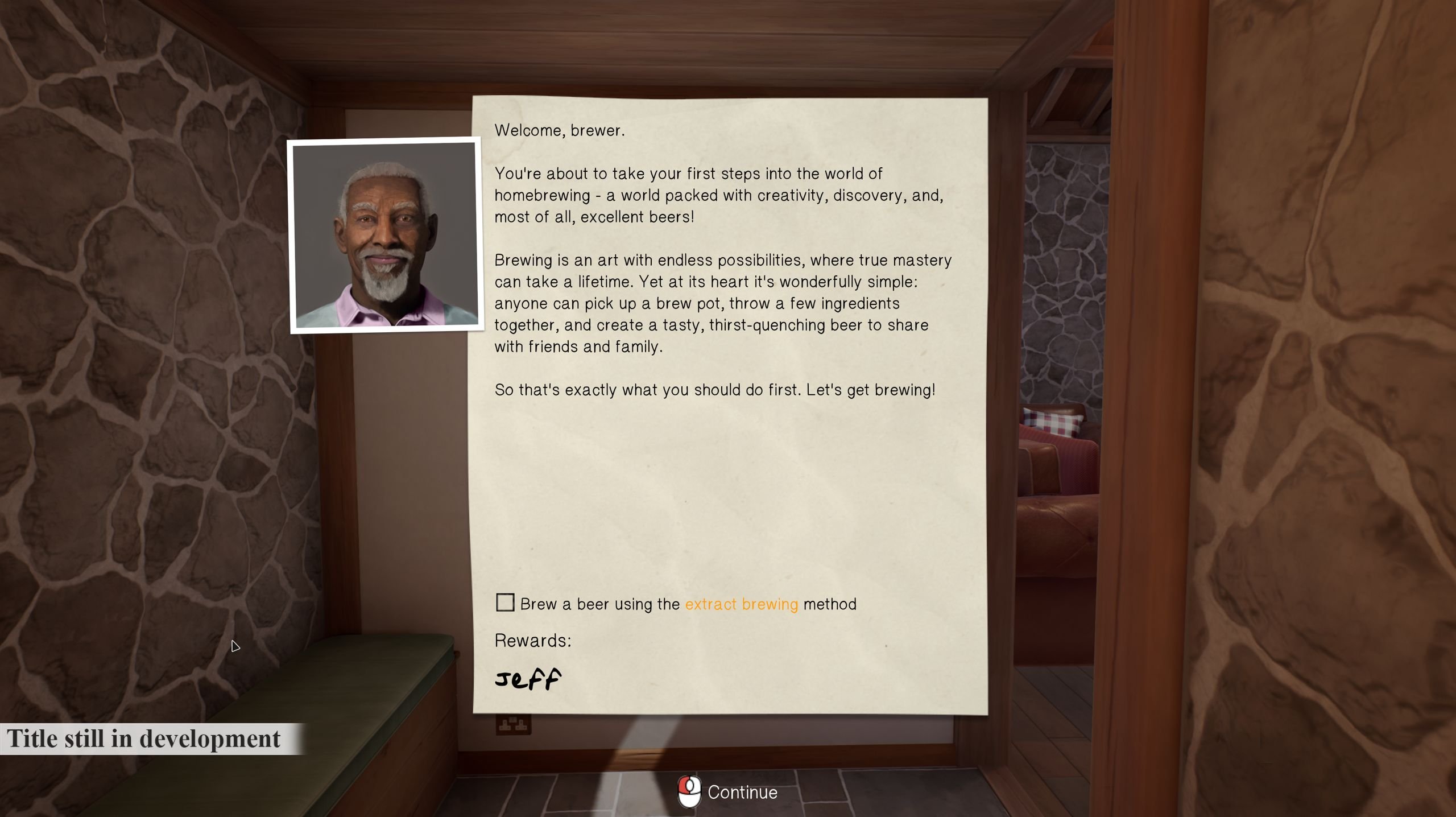This screenshot has width=1456, height=817.
Task: Open the extract brewing method link
Action: coord(741,604)
